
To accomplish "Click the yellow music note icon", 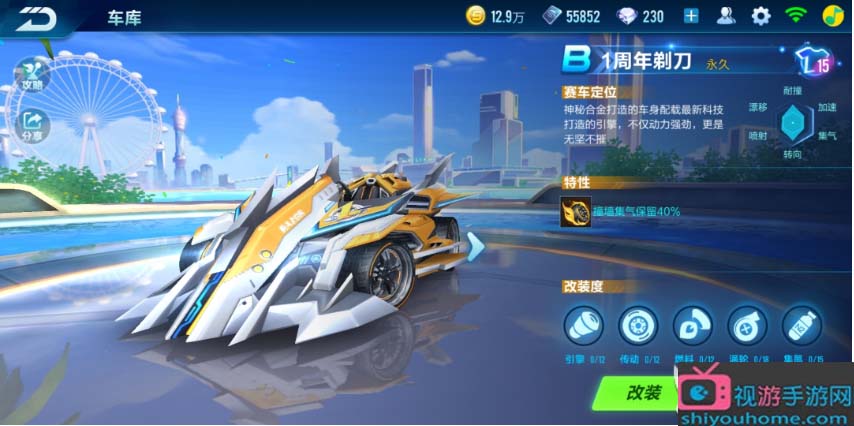I will coord(832,16).
